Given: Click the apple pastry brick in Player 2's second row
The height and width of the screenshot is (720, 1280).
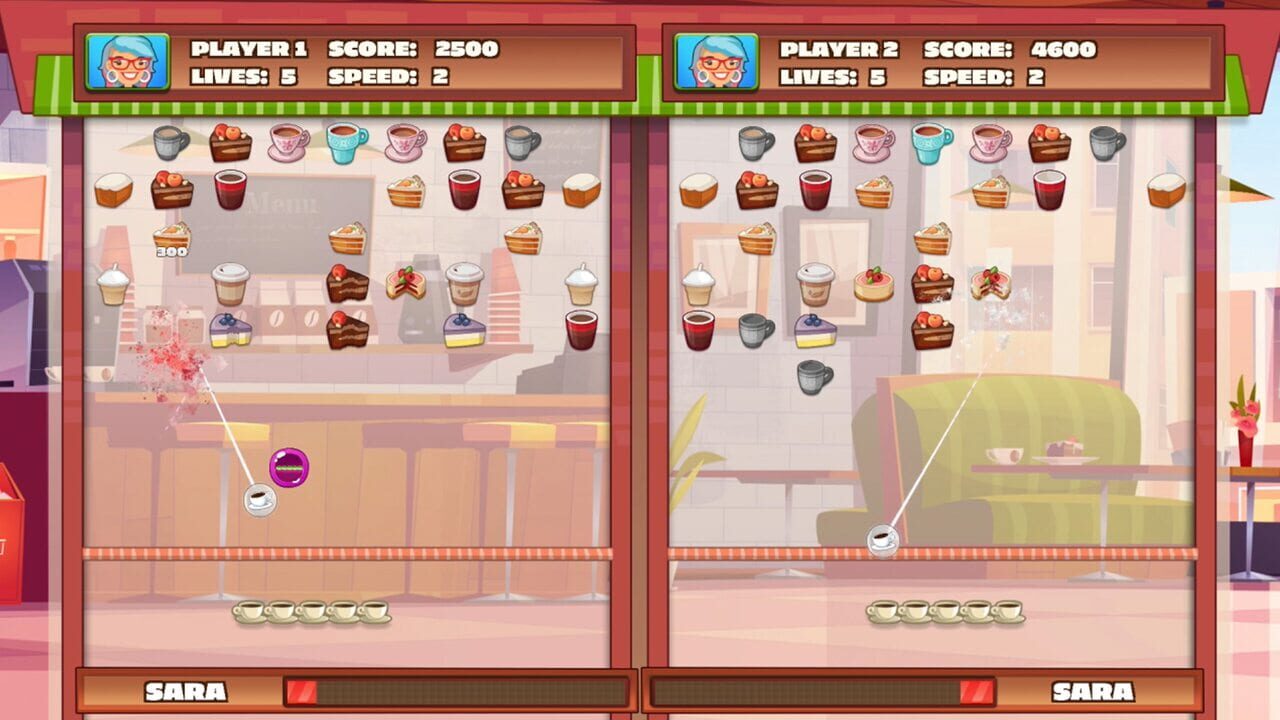Looking at the screenshot, I should (757, 192).
